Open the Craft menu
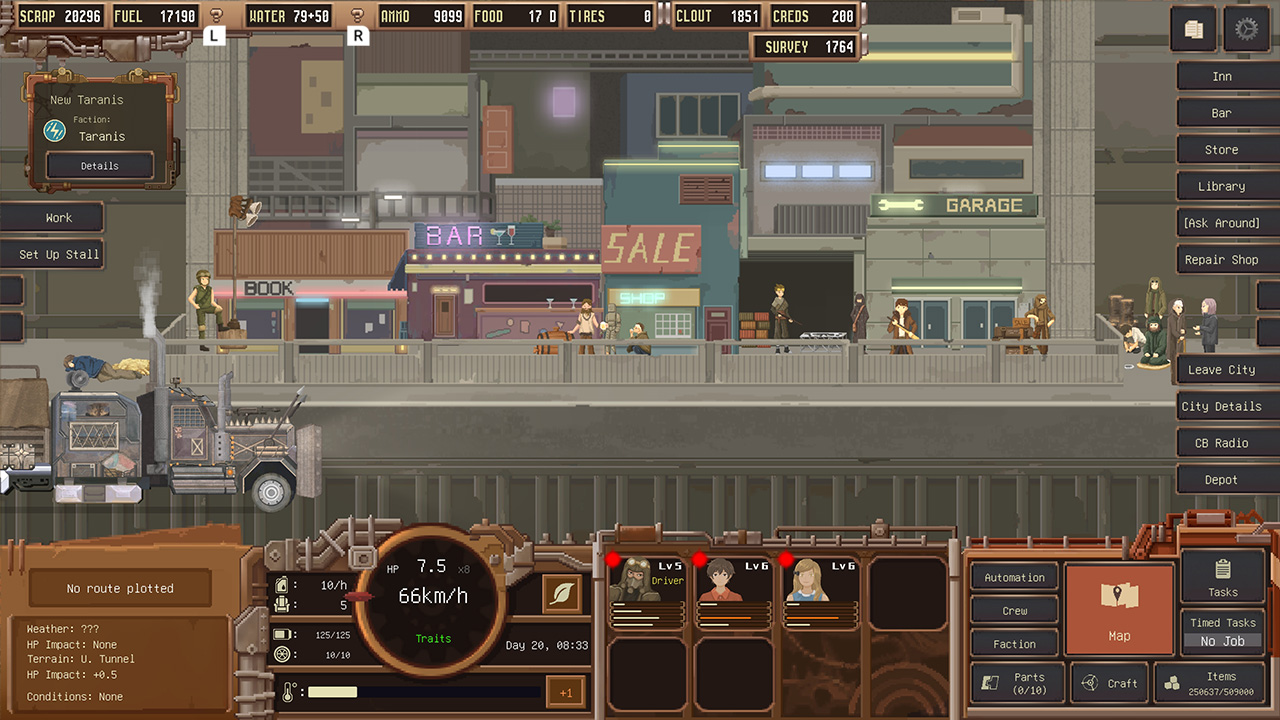This screenshot has height=720, width=1280. (1110, 683)
